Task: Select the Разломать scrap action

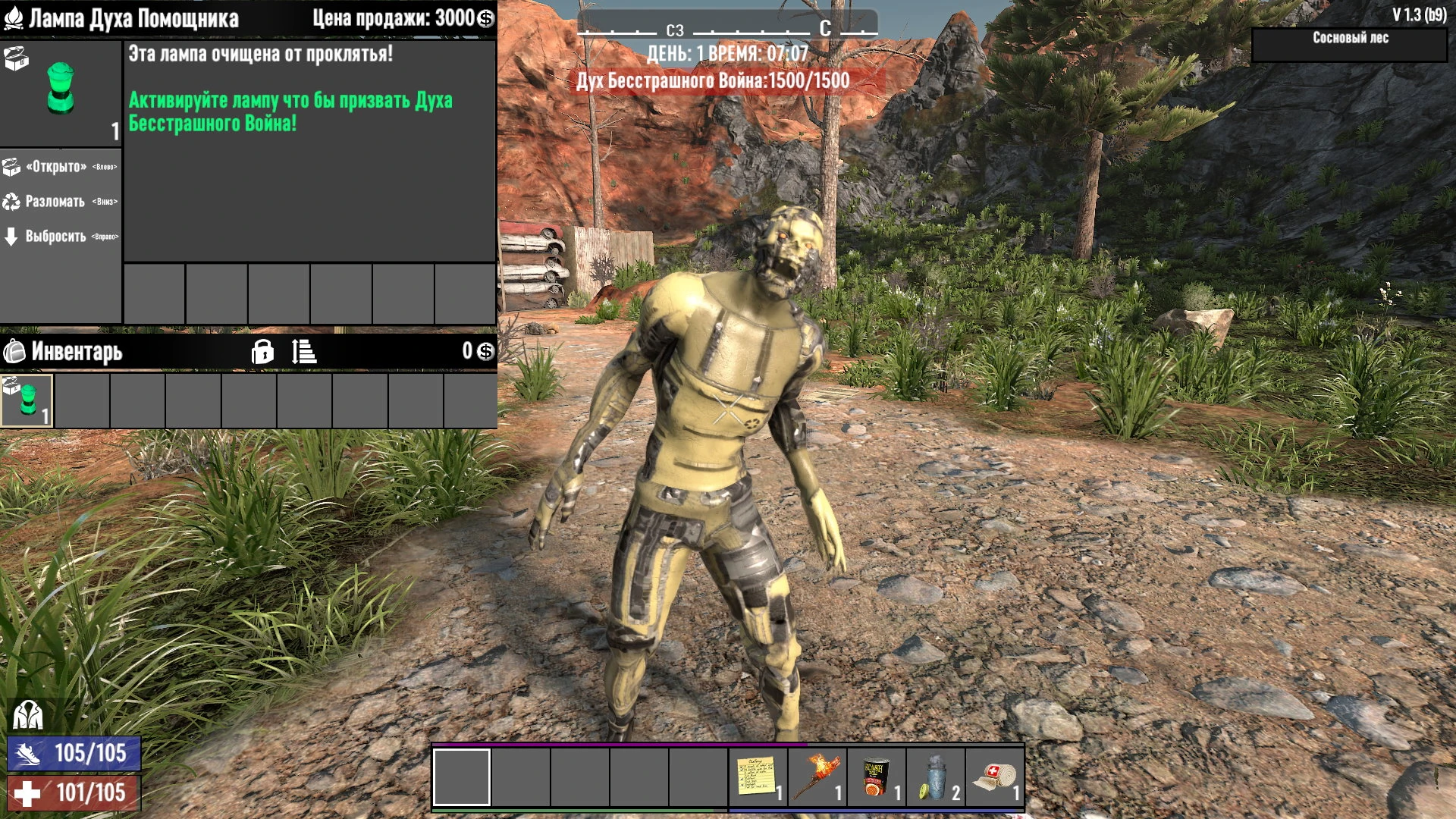Action: click(x=55, y=202)
